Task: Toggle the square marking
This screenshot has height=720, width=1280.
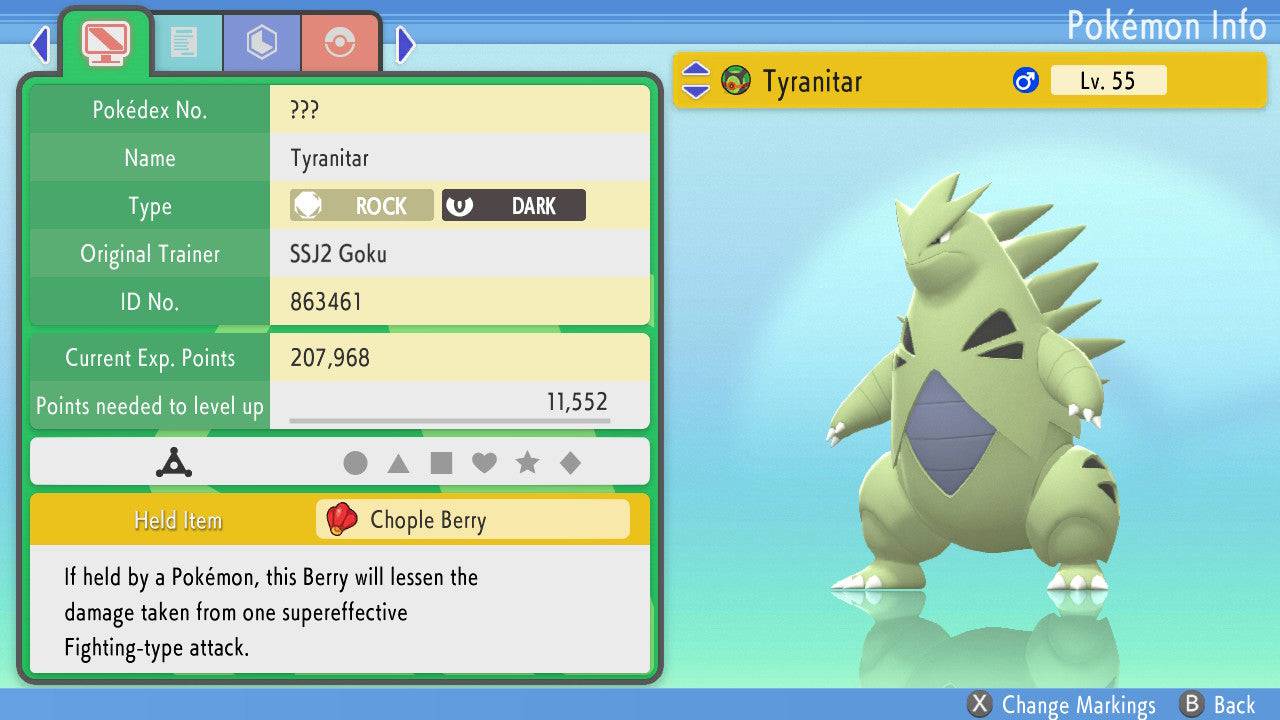Action: 441,463
